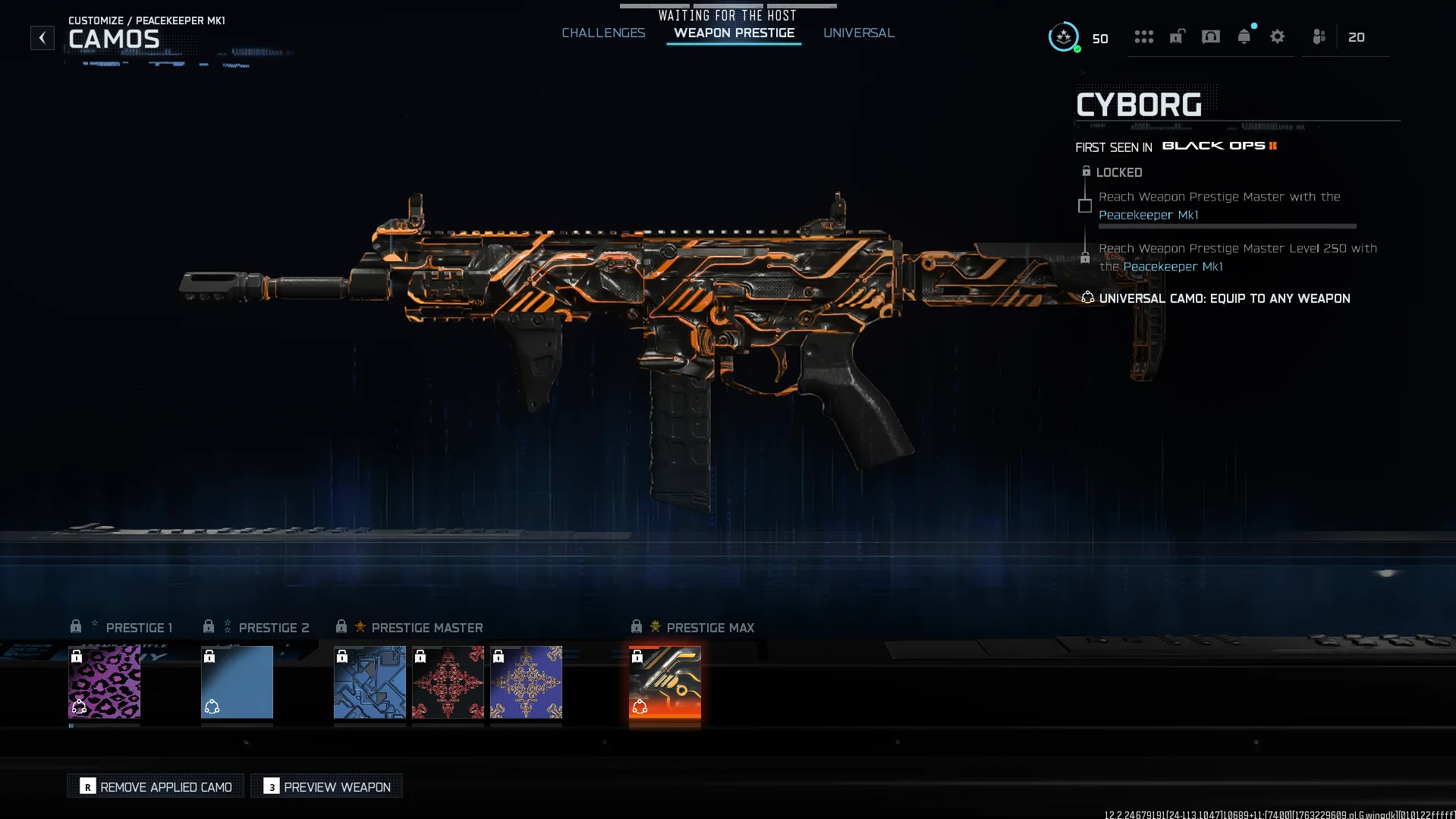Select the Cyborg Prestige Max camo
1456x819 pixels.
click(665, 682)
